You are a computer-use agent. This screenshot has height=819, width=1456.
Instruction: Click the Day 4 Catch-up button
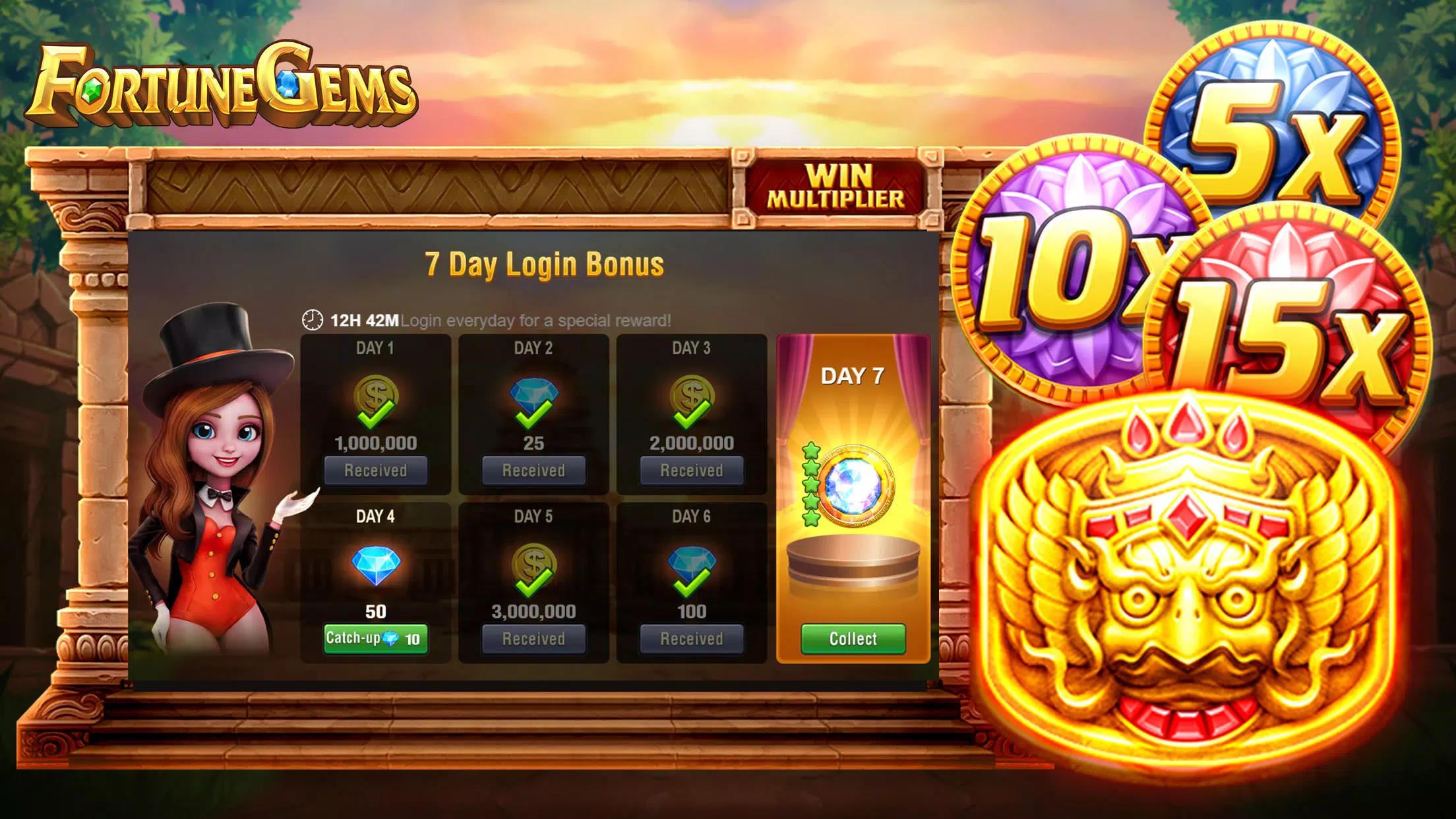pyautogui.click(x=375, y=638)
